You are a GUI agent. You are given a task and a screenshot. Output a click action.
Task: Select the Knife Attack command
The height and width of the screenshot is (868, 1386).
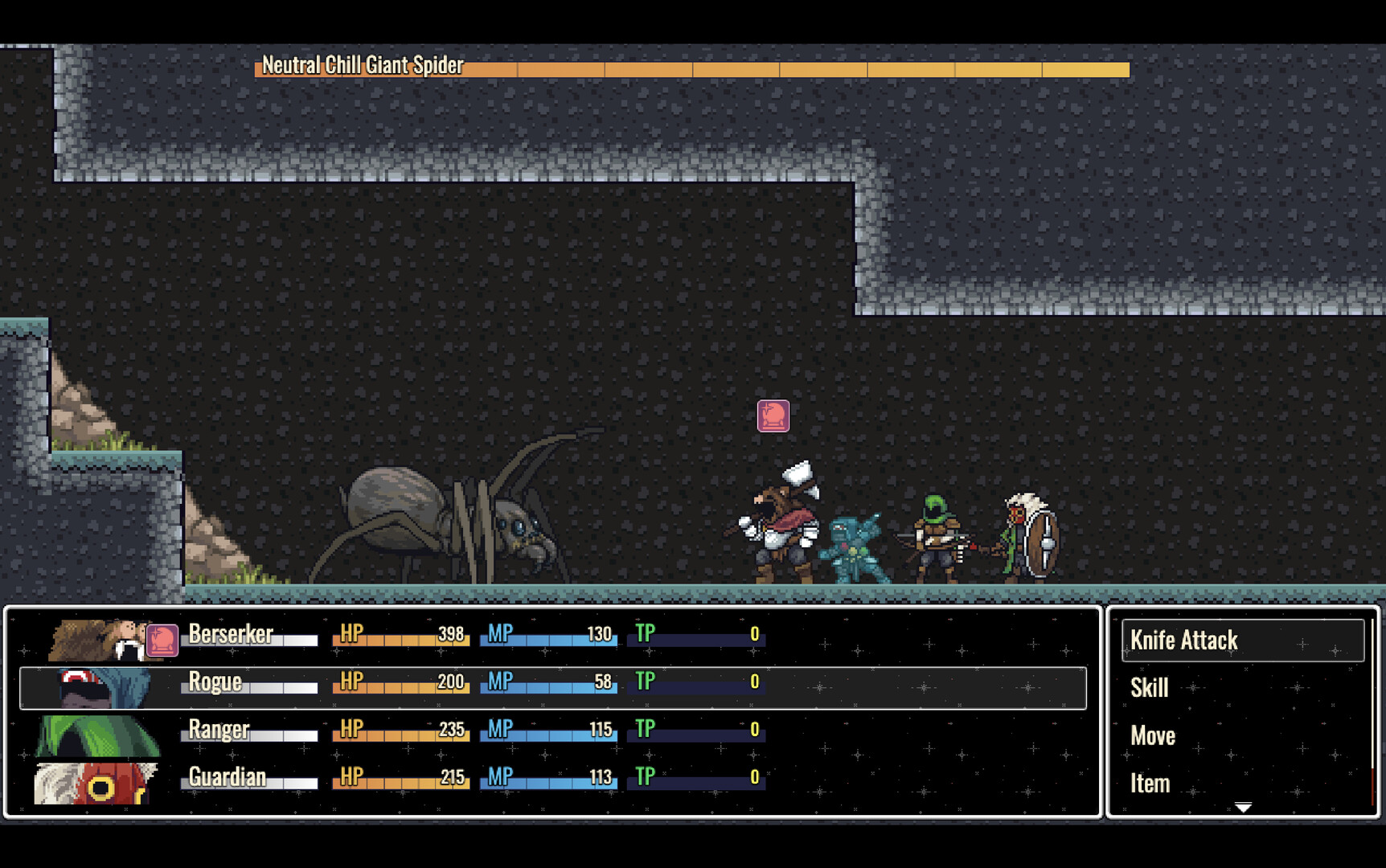(x=1183, y=640)
